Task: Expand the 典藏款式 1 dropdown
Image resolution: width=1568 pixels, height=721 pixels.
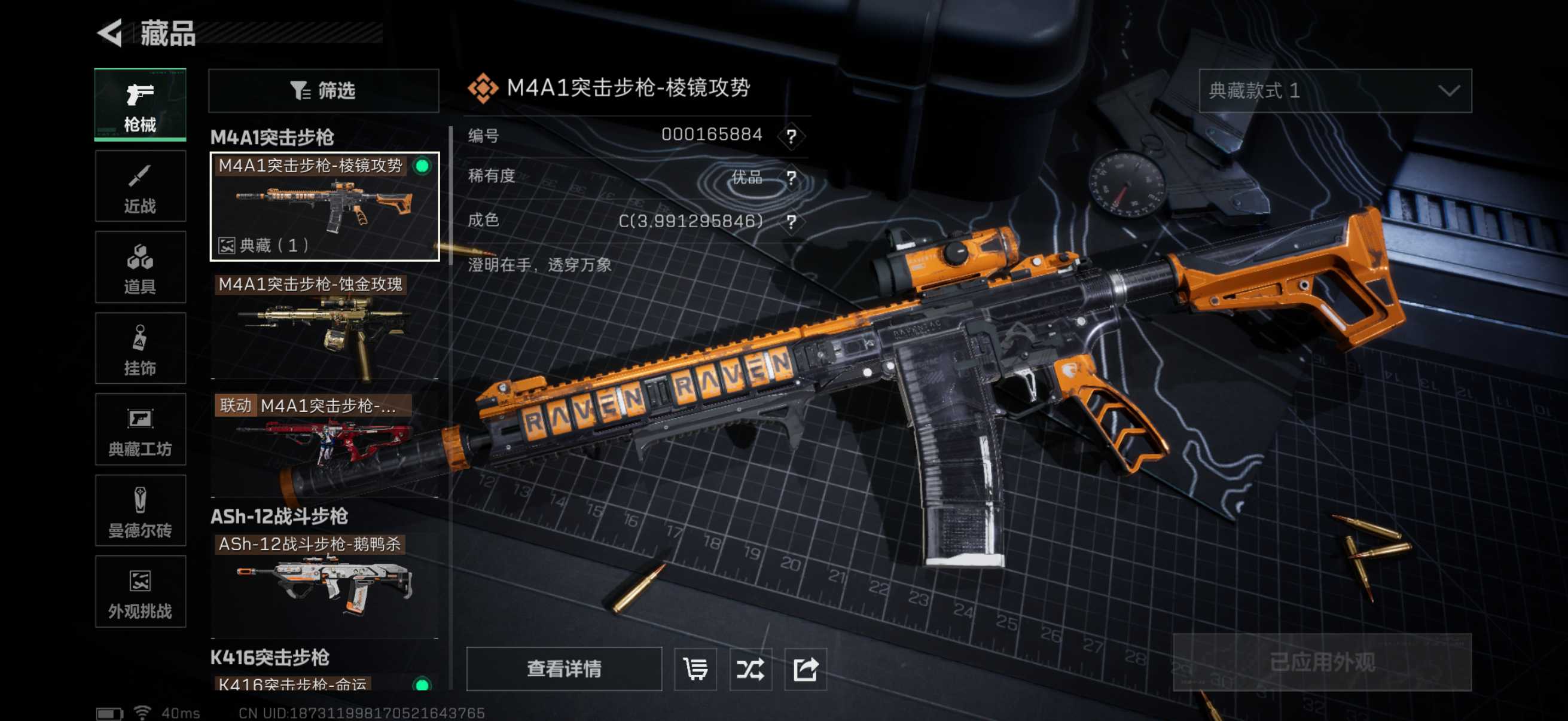Action: (1335, 91)
